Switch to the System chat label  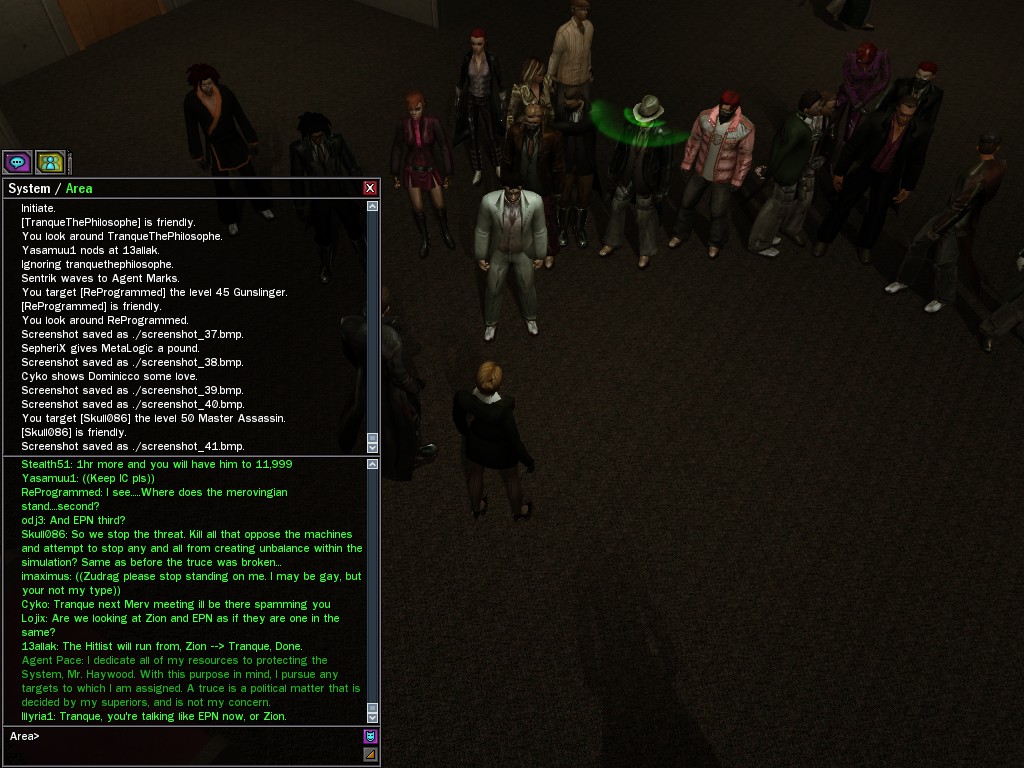(28, 188)
